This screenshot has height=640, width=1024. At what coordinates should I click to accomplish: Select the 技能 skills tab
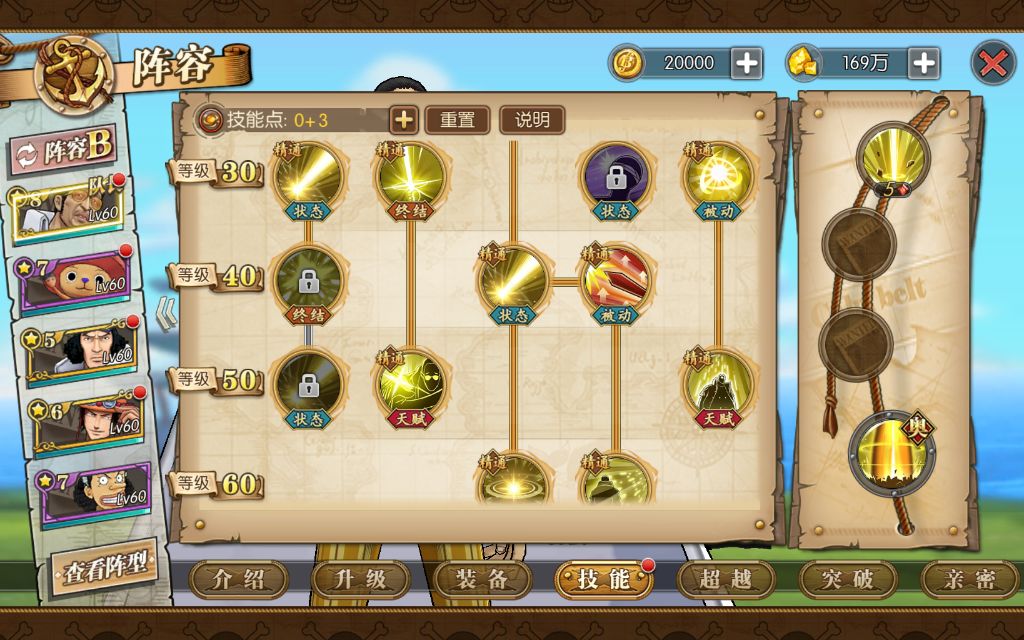(604, 579)
